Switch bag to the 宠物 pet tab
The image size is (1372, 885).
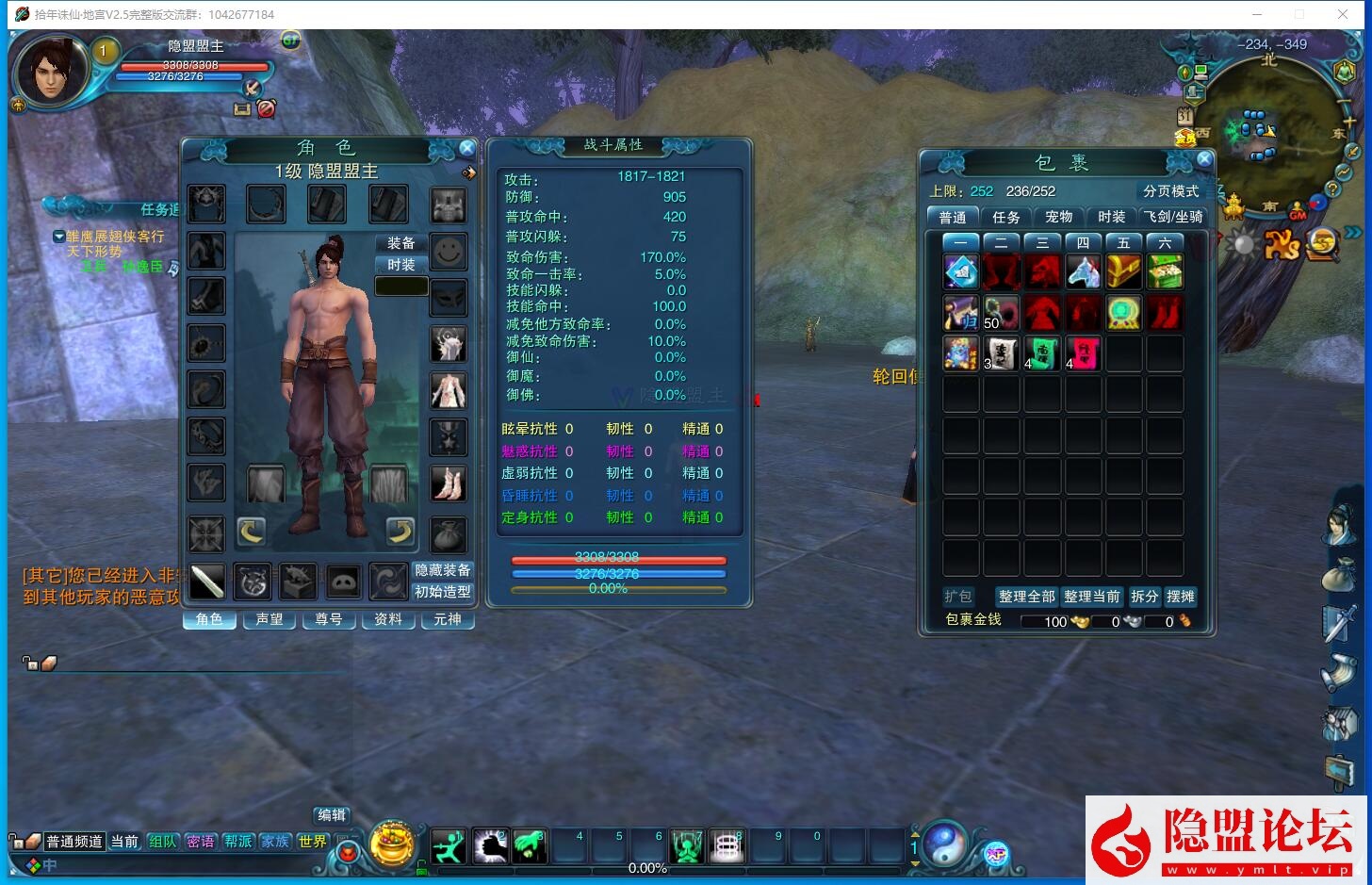pos(1058,217)
